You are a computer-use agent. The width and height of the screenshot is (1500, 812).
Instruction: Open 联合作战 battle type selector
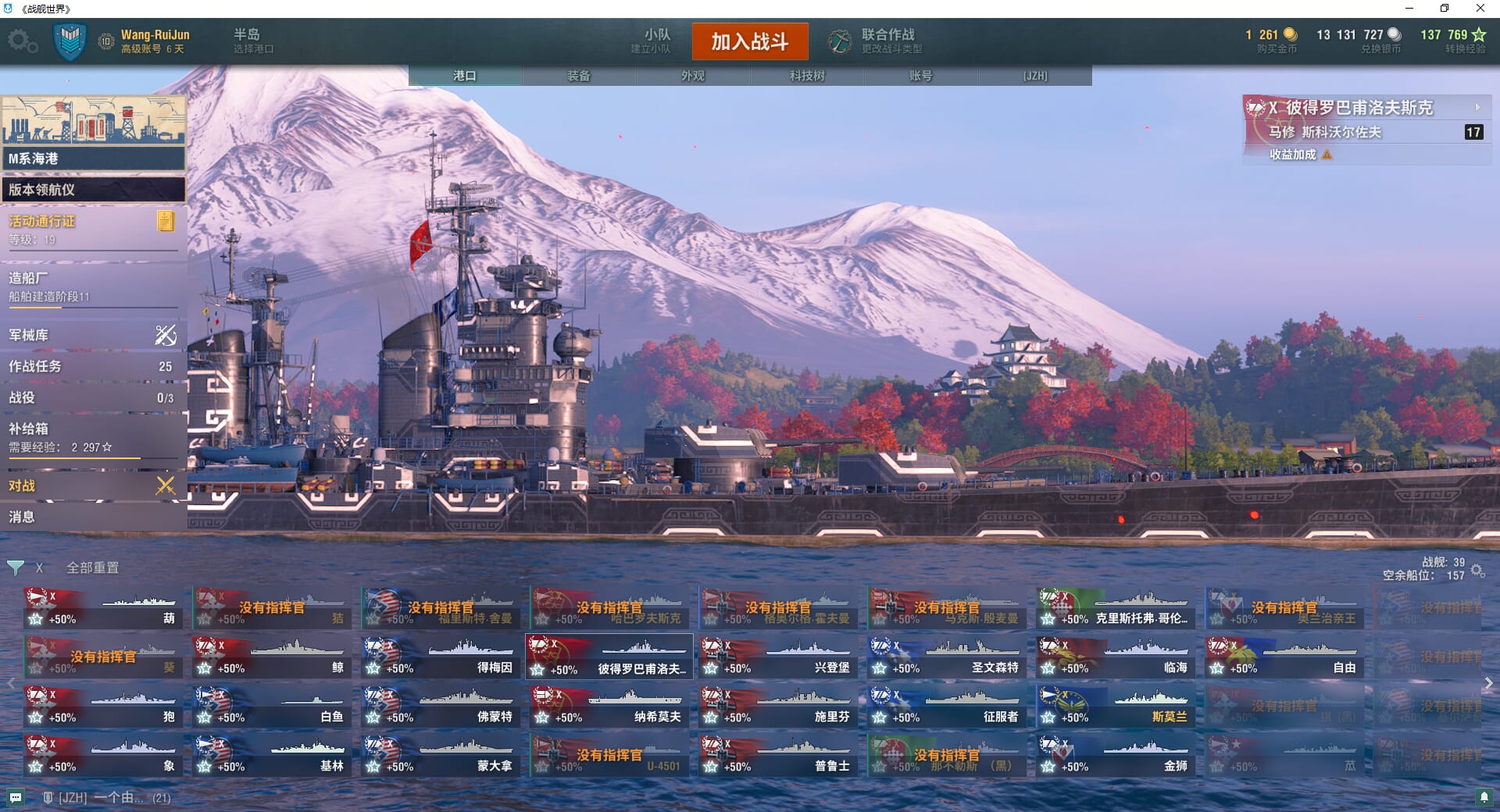[x=877, y=41]
